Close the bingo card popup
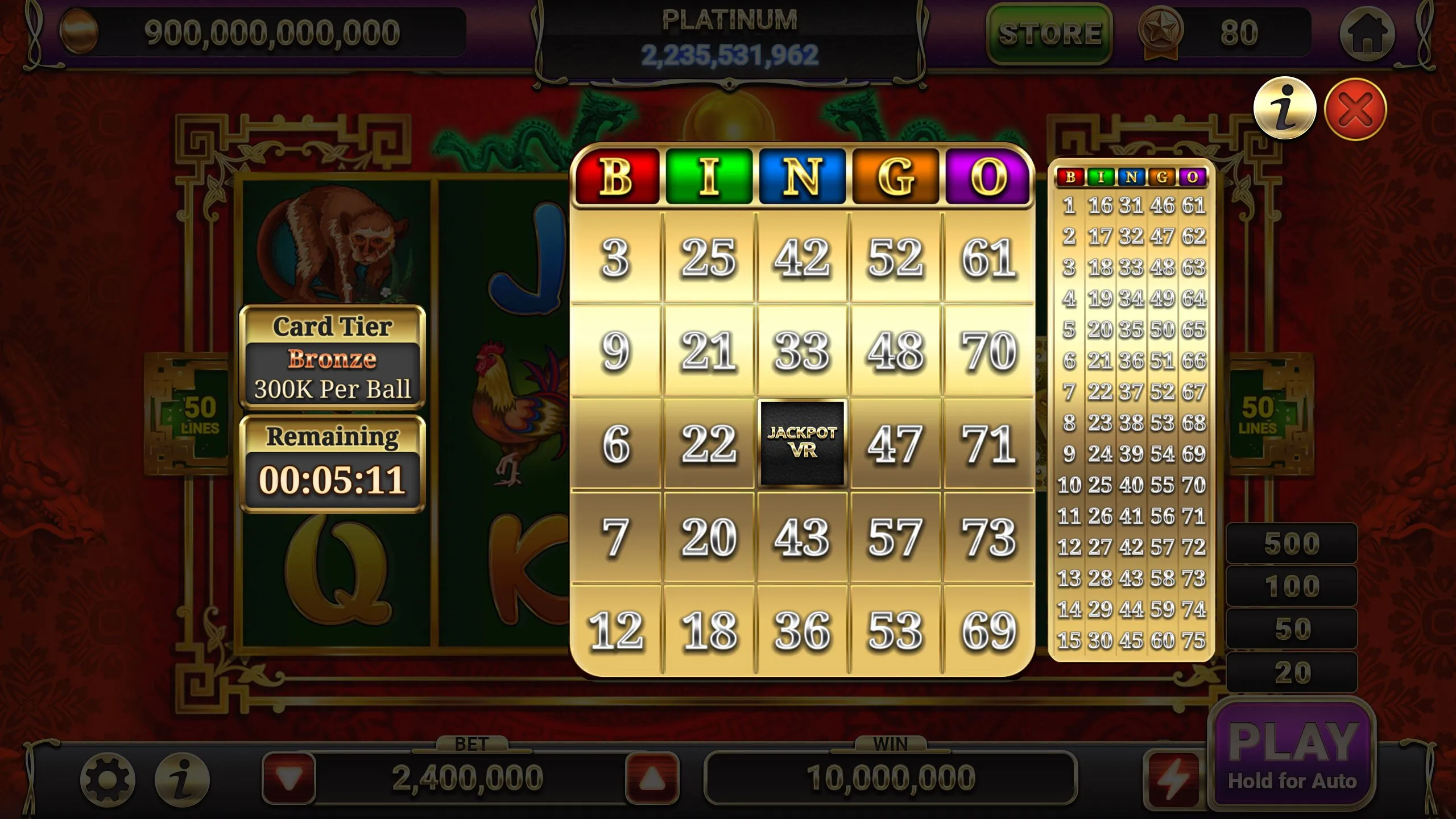1456x819 pixels. (1355, 109)
